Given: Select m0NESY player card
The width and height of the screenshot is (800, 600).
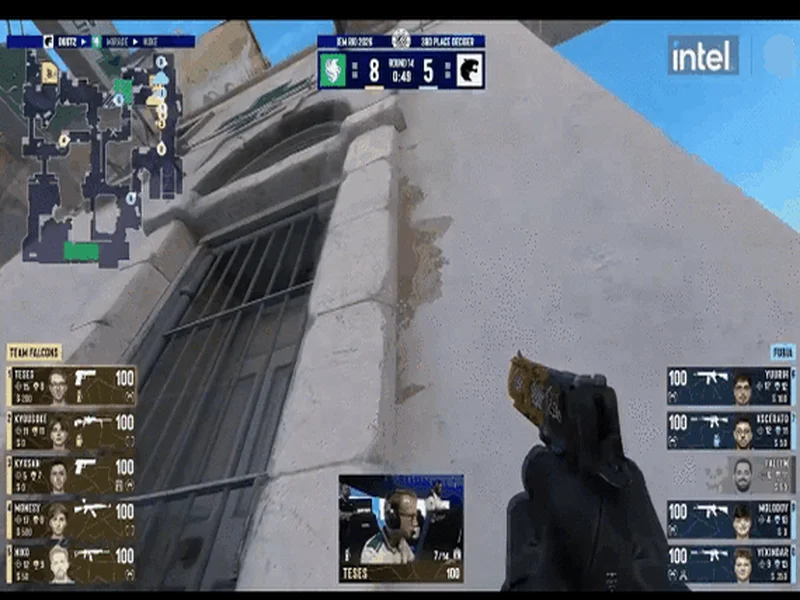Looking at the screenshot, I should click(72, 521).
